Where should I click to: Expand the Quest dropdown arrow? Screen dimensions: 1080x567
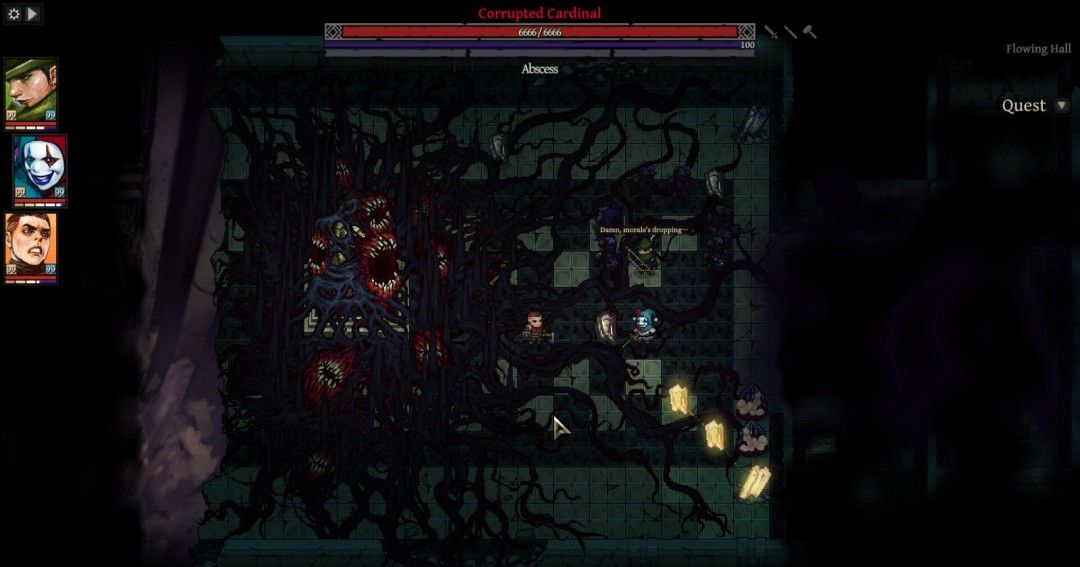point(1061,106)
